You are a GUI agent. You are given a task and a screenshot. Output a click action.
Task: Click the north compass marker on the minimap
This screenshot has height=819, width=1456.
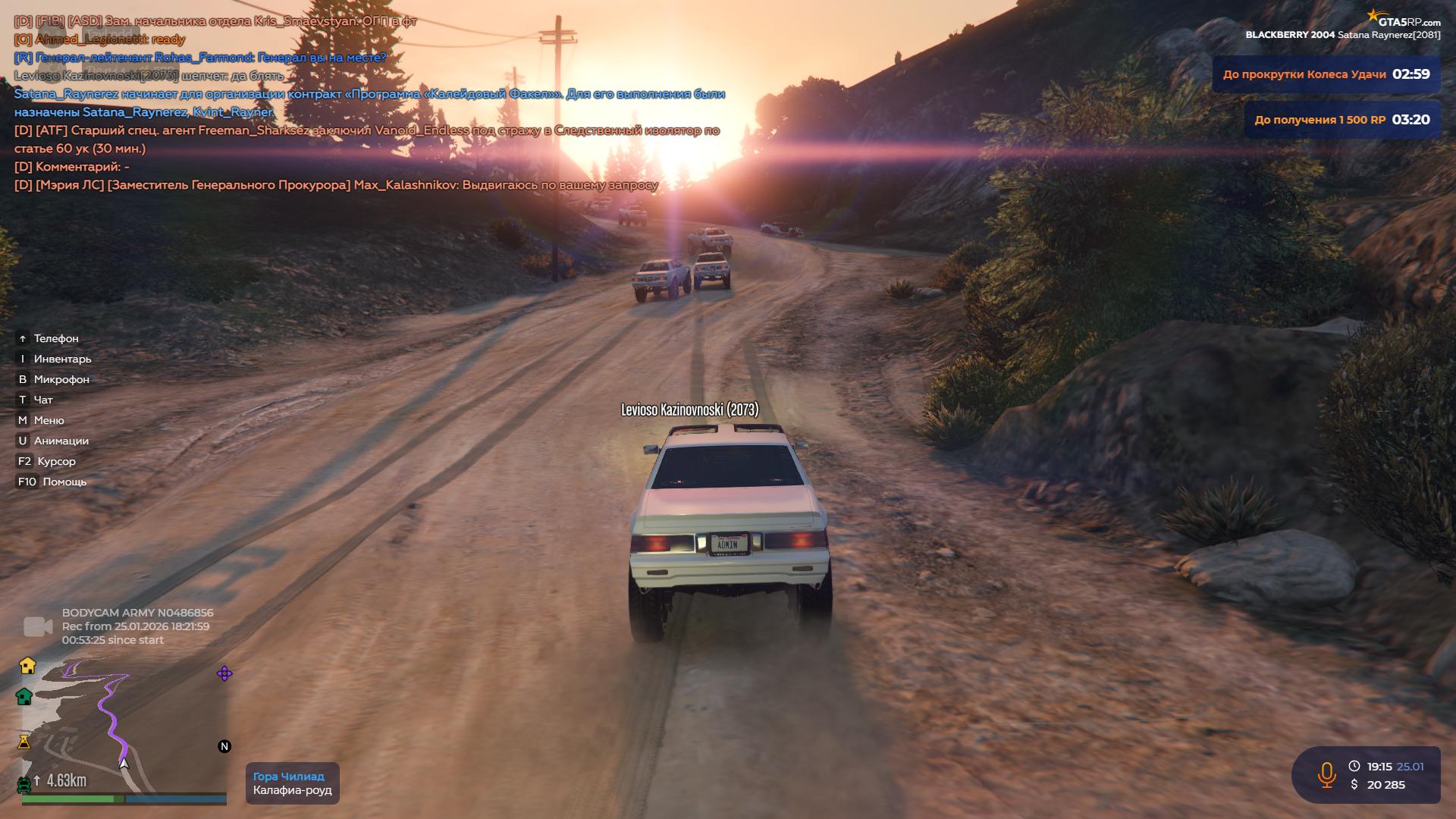pyautogui.click(x=224, y=746)
